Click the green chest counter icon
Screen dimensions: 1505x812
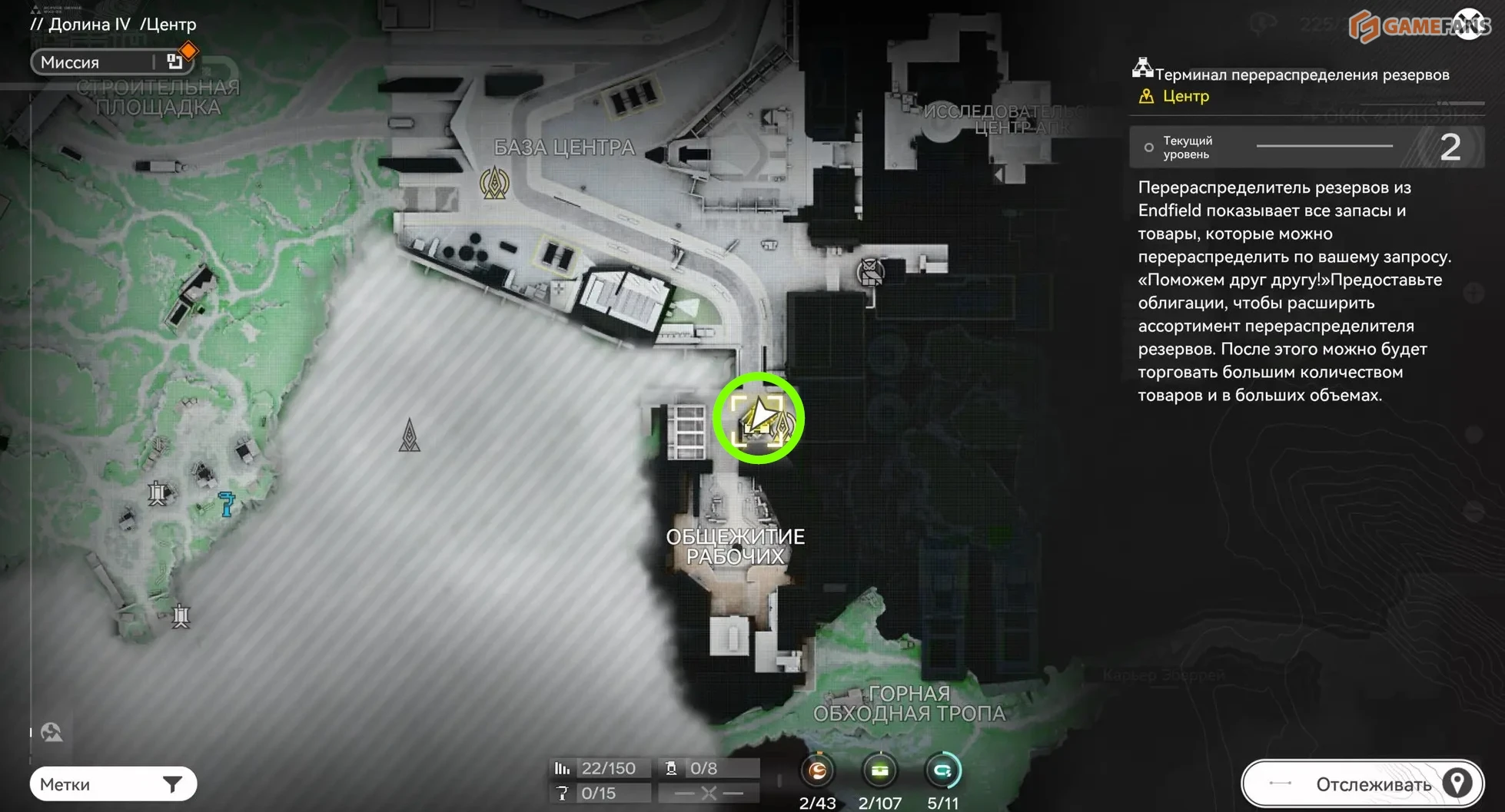click(x=880, y=771)
